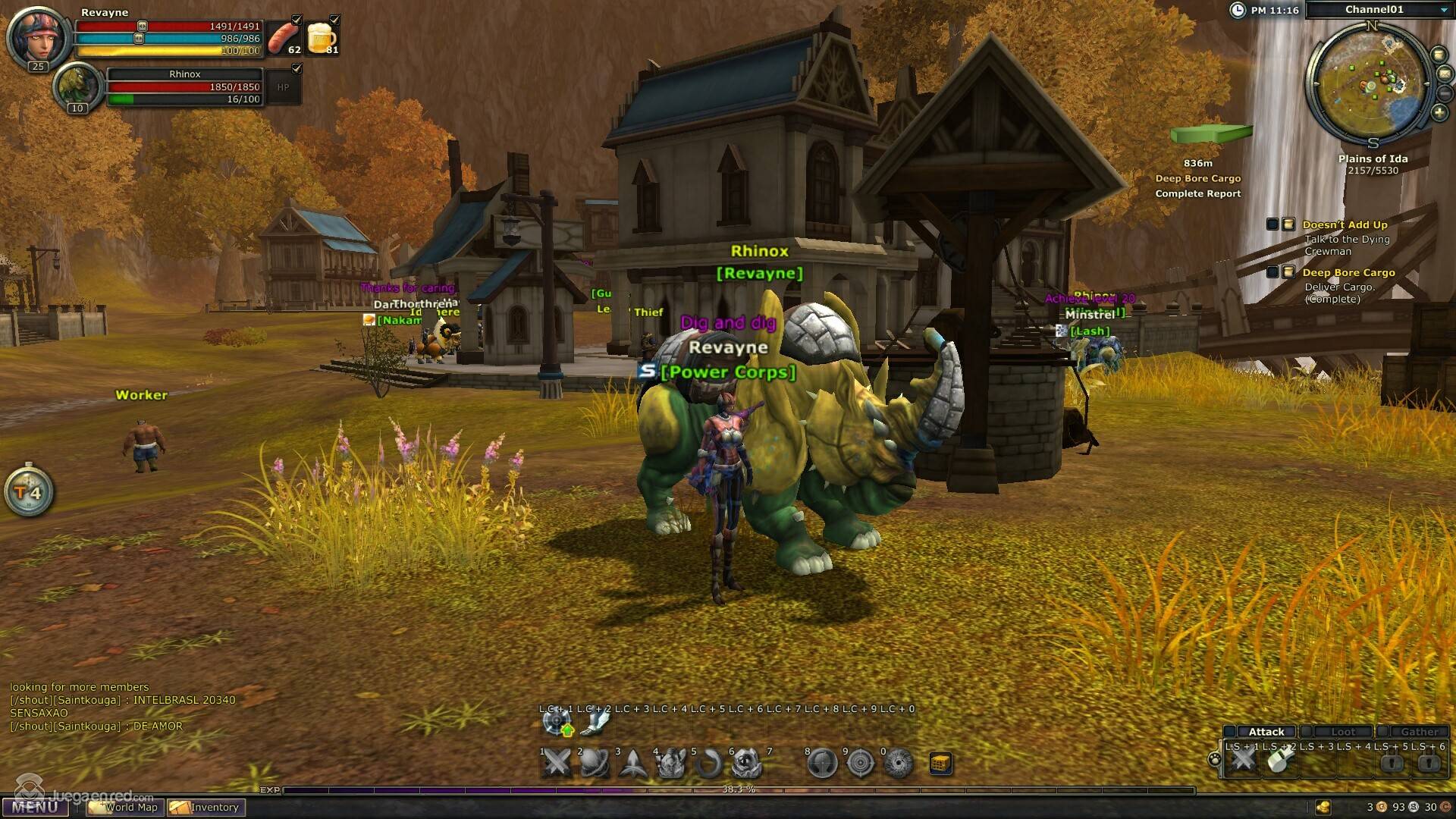Open the mail envelope icon by minimap
The width and height of the screenshot is (1456, 819).
(x=1444, y=74)
